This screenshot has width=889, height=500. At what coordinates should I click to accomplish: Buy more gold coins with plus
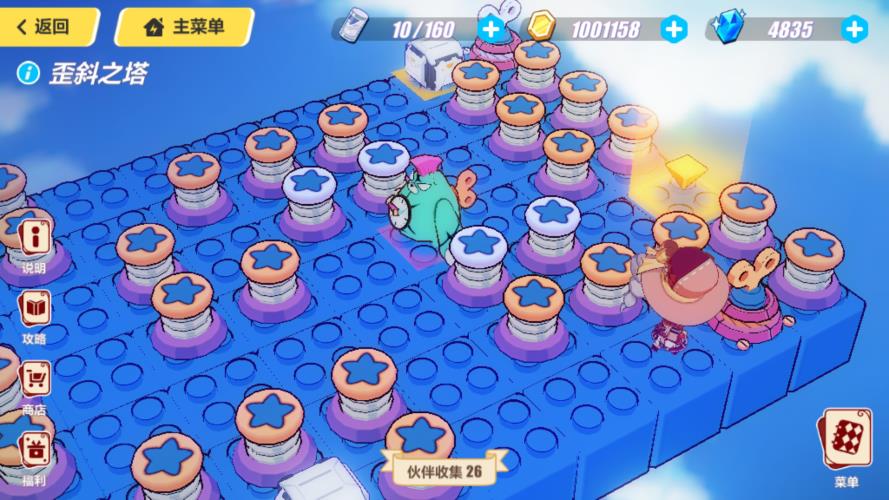675,28
